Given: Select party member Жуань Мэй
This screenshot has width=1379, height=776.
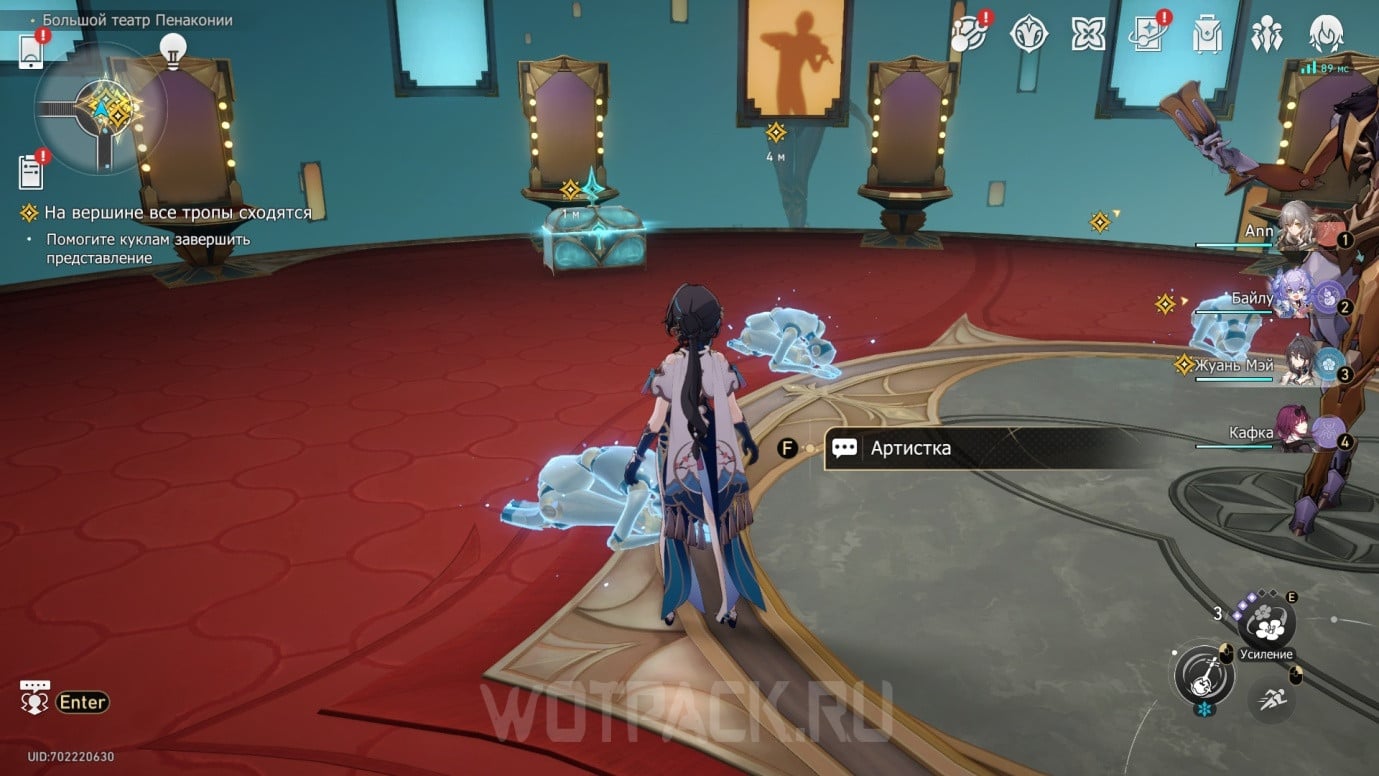Looking at the screenshot, I should [1300, 364].
